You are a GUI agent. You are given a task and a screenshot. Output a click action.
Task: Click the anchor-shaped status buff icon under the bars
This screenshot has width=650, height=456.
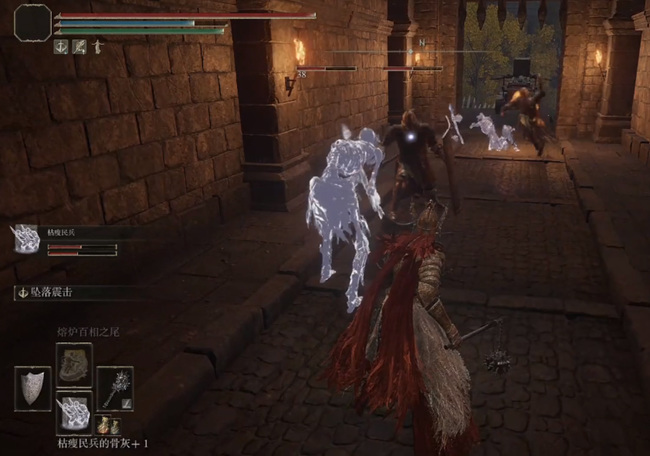point(61,46)
